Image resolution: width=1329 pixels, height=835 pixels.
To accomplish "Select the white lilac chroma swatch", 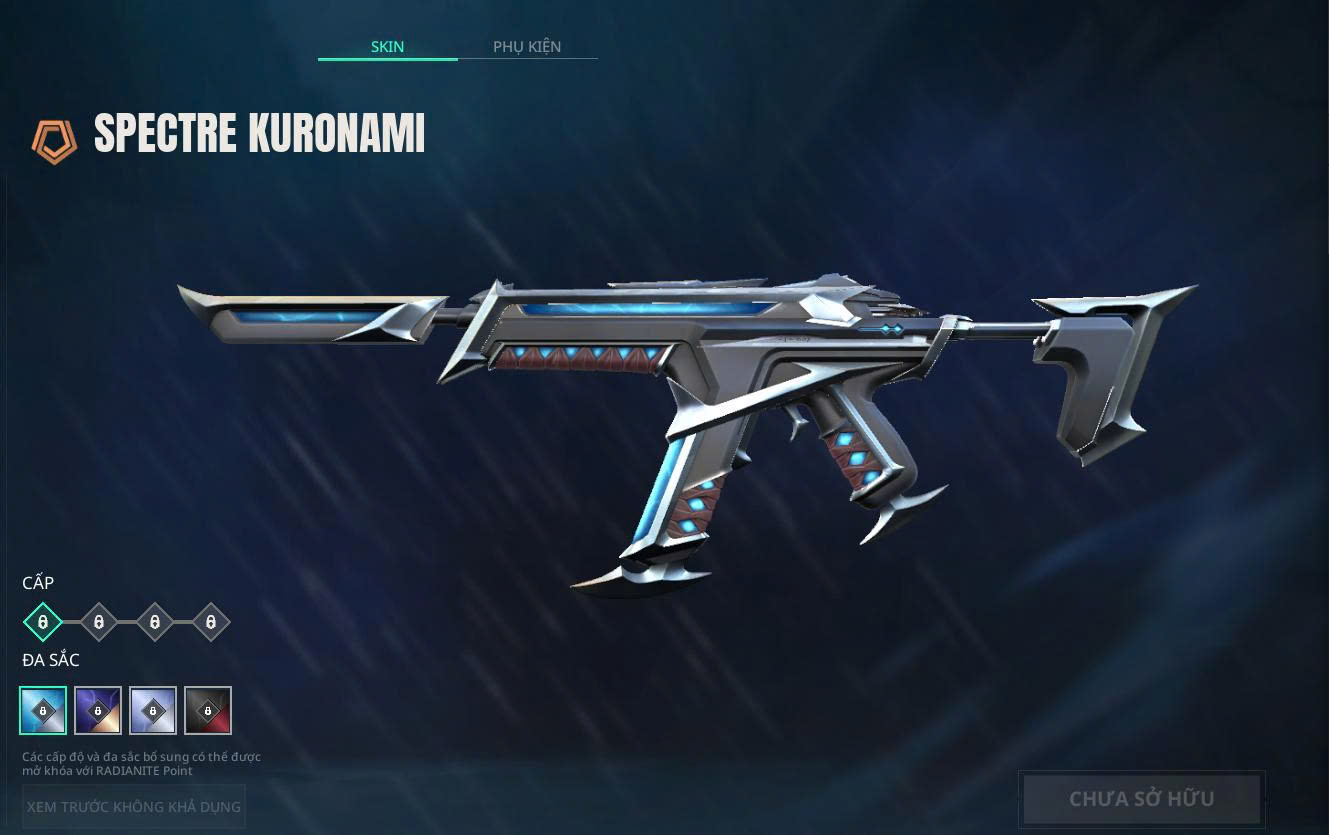I will [153, 710].
